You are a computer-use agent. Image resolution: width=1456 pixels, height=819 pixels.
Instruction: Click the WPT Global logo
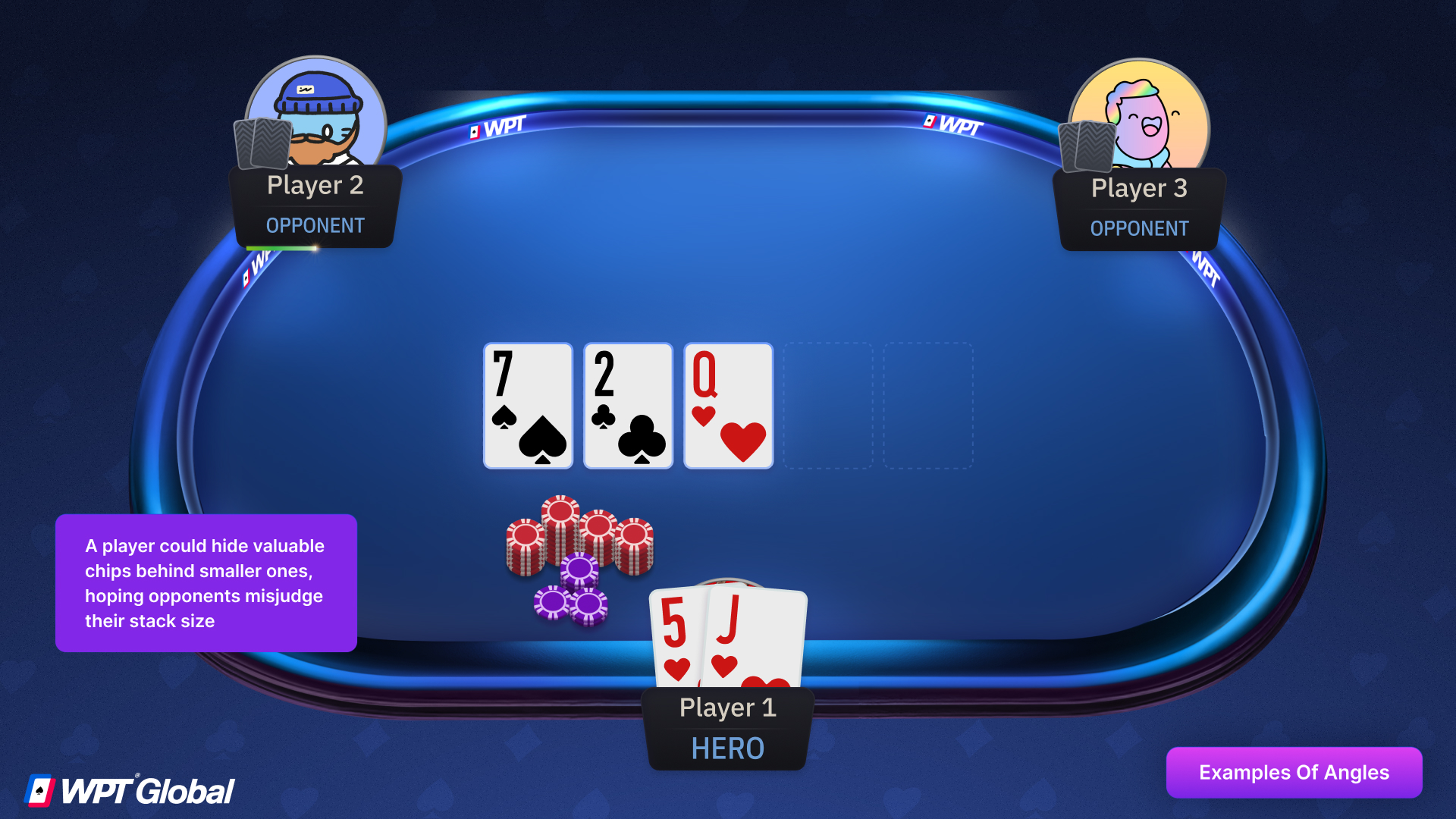[129, 789]
